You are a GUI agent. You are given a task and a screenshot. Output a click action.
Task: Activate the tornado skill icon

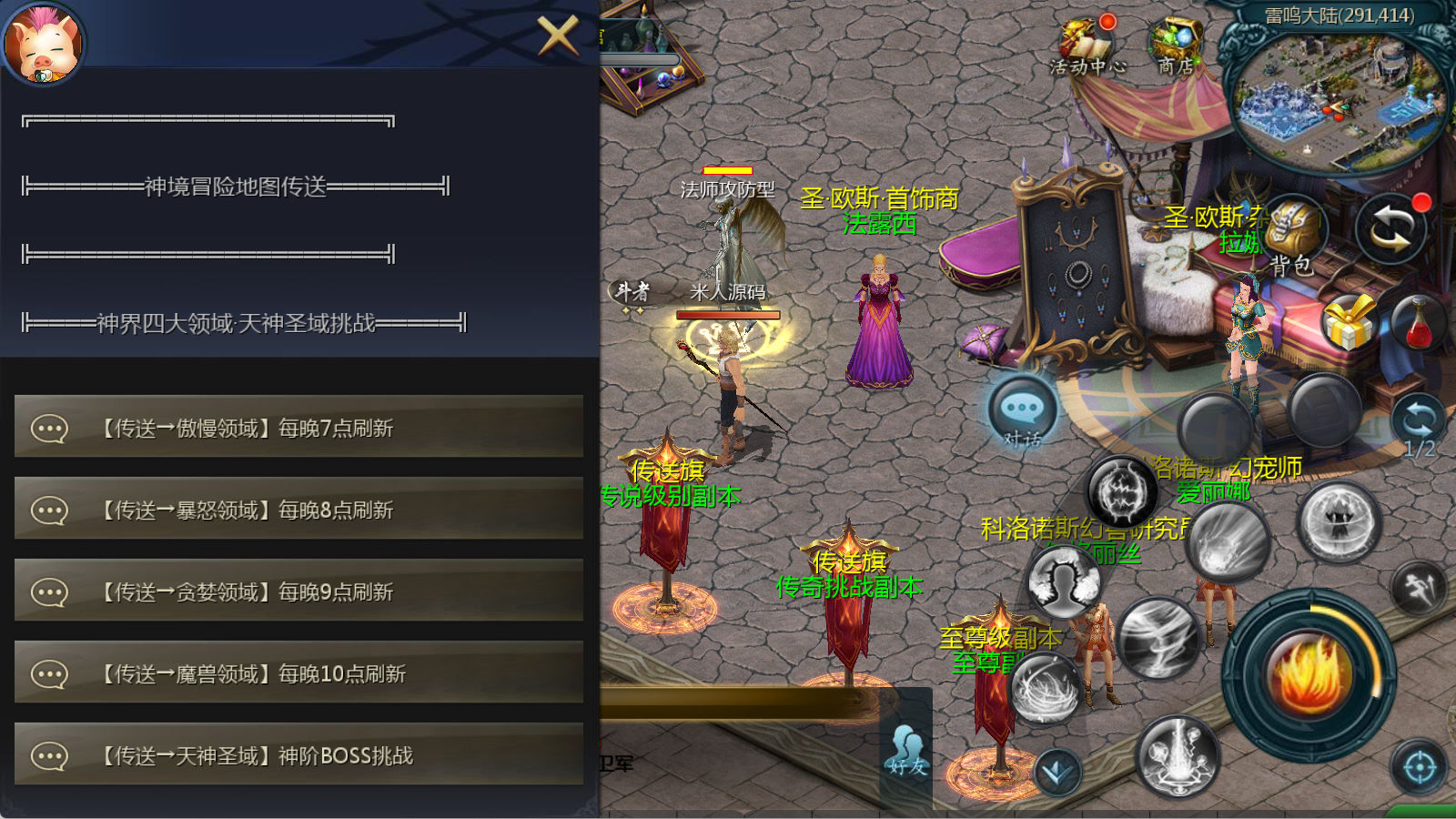[1158, 639]
